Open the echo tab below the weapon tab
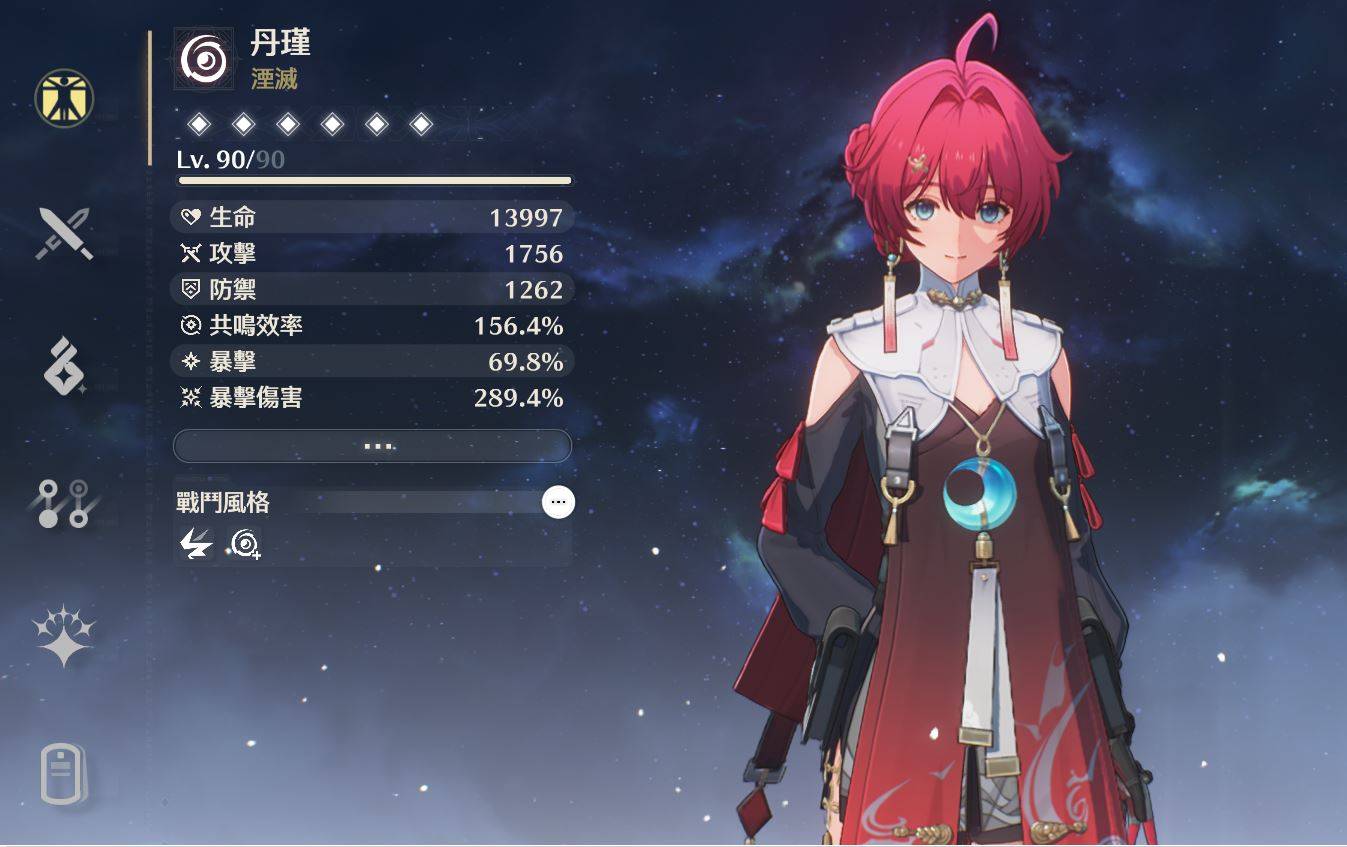 (x=64, y=366)
